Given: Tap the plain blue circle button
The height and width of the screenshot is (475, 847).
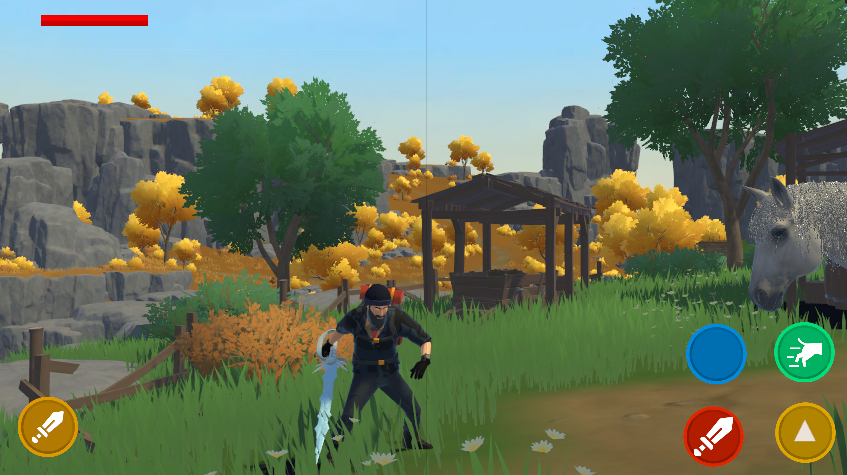Looking at the screenshot, I should click(x=716, y=353).
